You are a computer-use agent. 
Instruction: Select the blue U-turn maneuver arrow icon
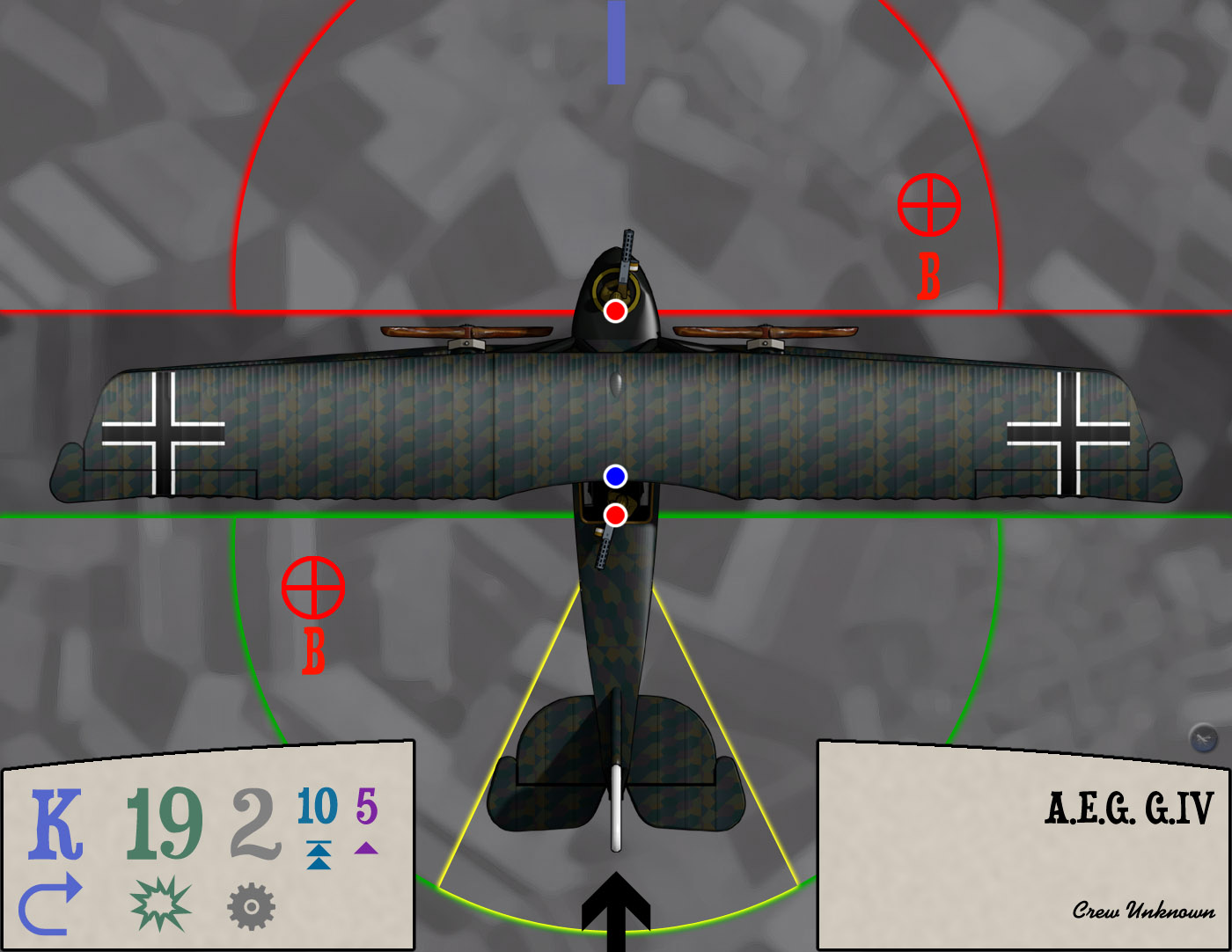coord(51,904)
